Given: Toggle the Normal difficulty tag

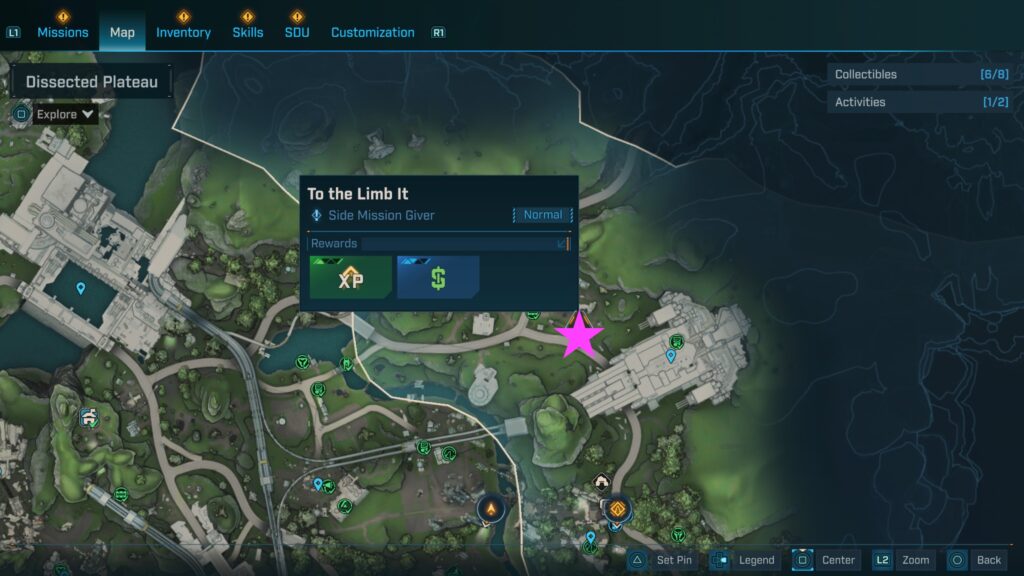Looking at the screenshot, I should click(x=543, y=215).
